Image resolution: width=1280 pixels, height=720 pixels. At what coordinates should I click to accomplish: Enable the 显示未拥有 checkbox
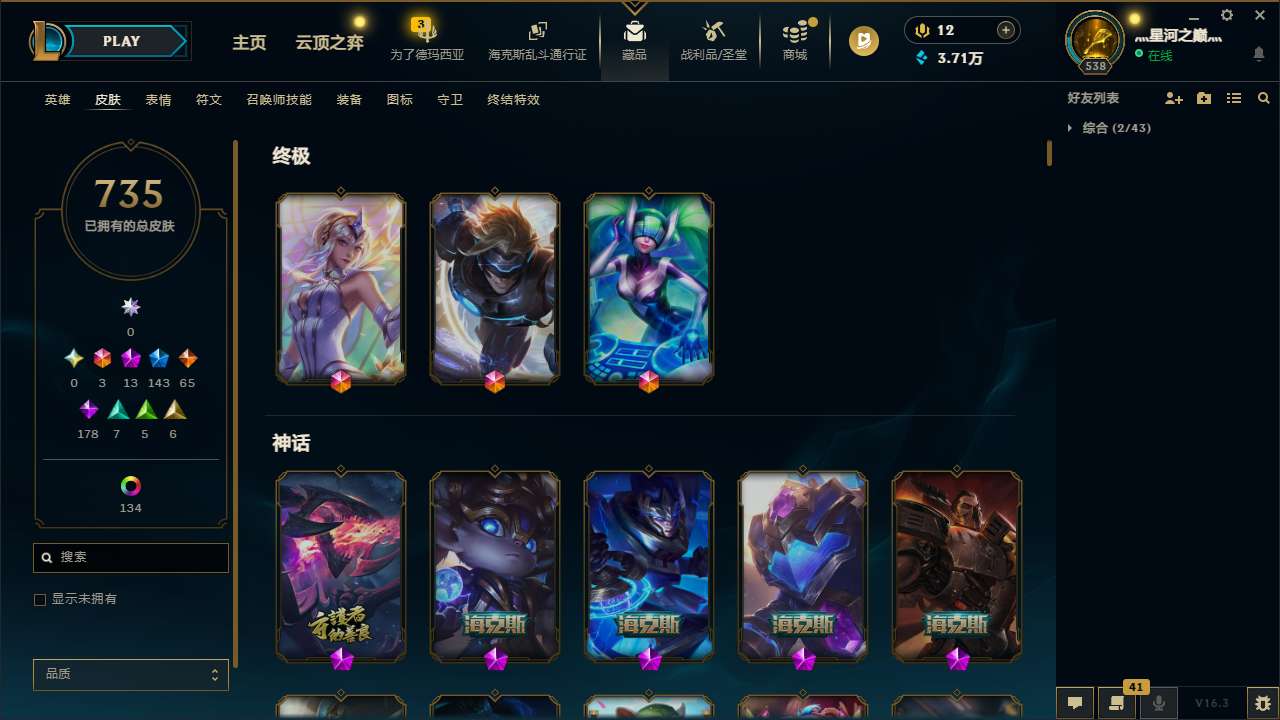40,599
